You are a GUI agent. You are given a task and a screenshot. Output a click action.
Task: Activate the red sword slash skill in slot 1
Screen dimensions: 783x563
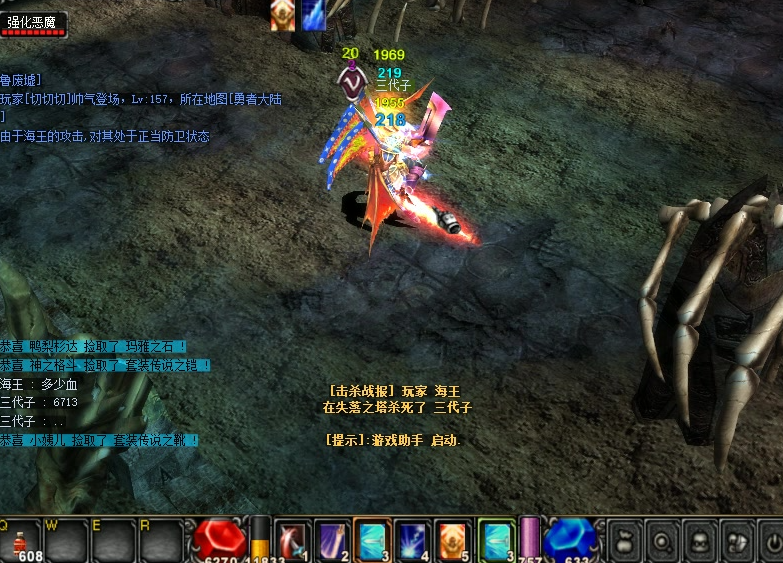click(x=292, y=540)
